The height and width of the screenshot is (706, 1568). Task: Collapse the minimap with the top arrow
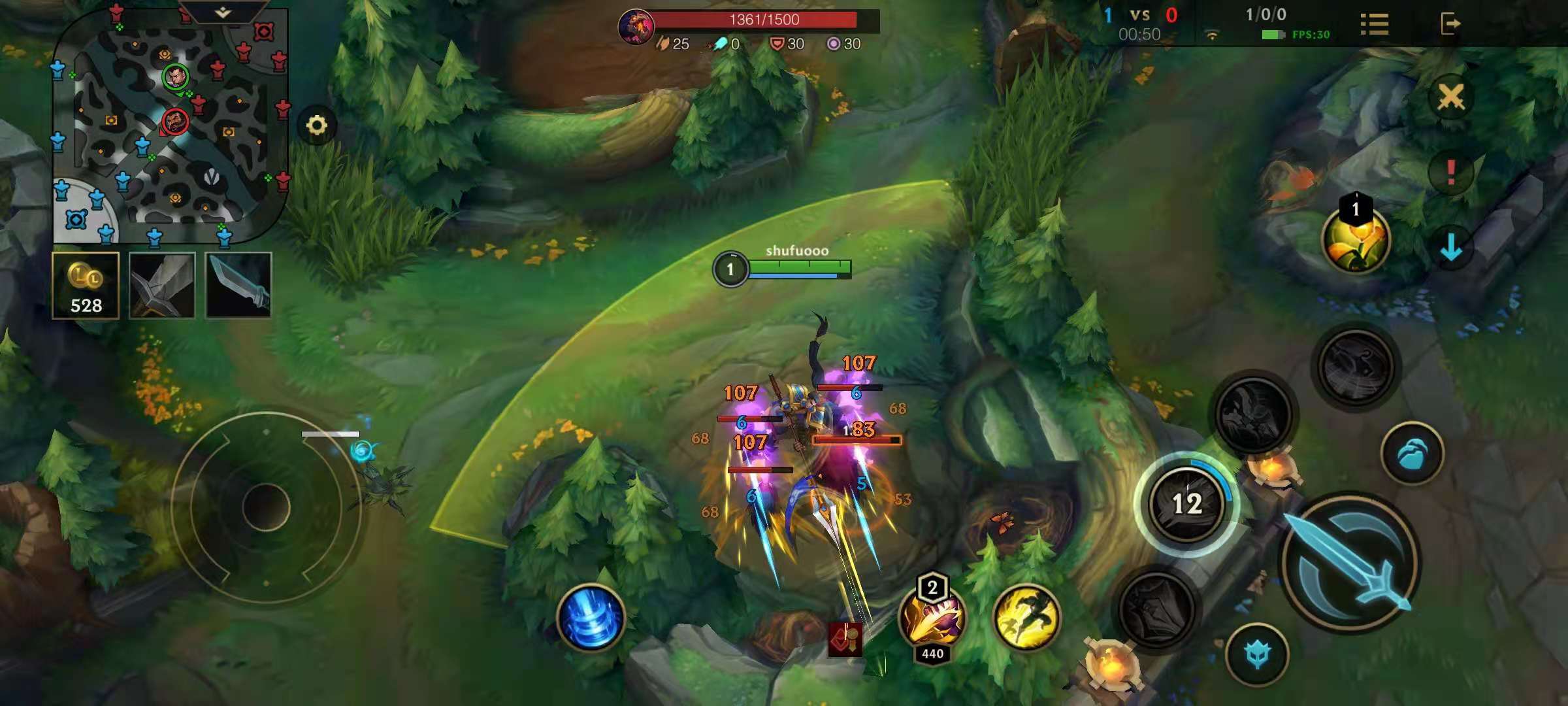point(223,12)
